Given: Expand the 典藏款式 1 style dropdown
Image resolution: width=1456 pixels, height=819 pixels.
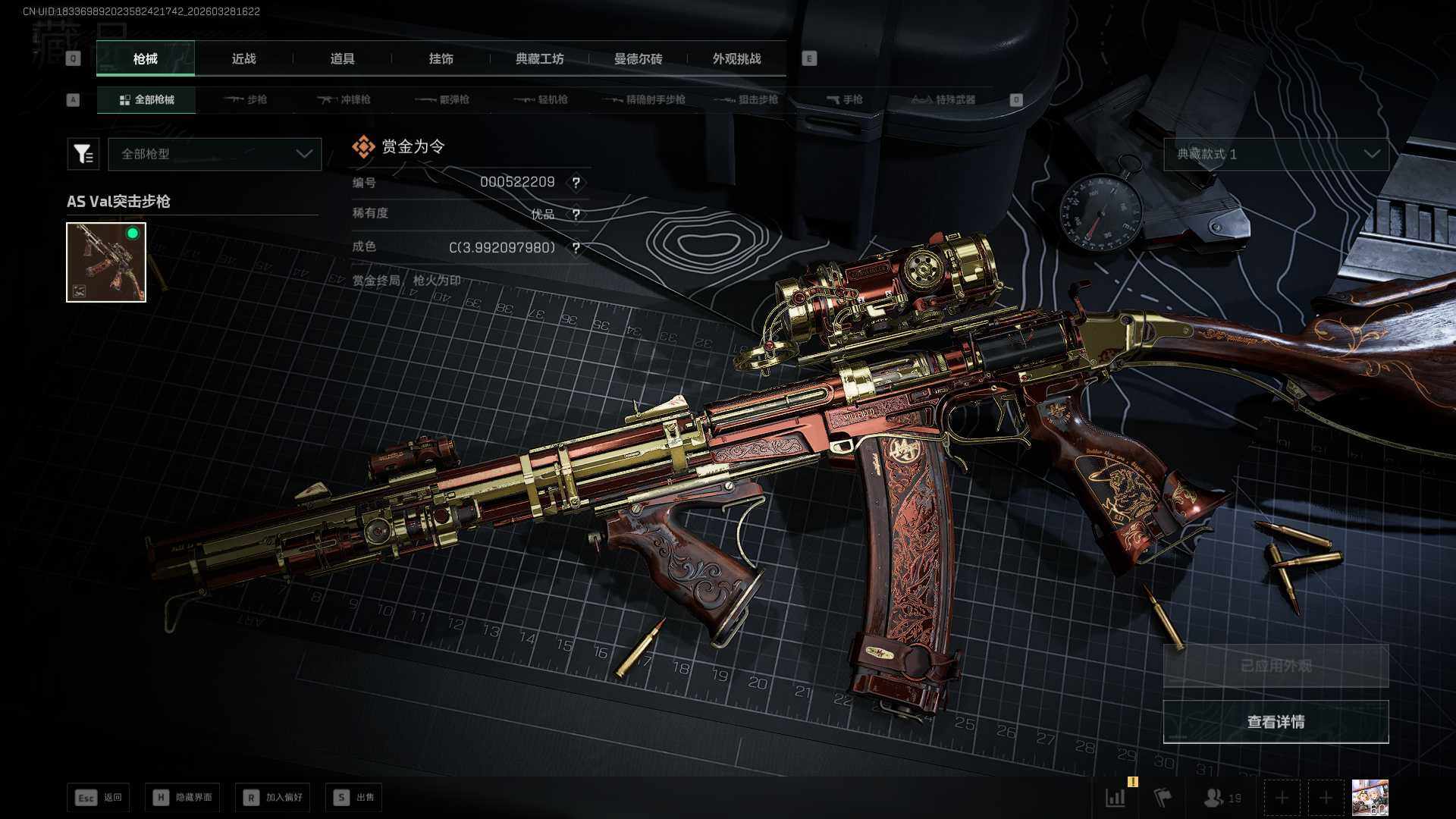Looking at the screenshot, I should click(1276, 154).
